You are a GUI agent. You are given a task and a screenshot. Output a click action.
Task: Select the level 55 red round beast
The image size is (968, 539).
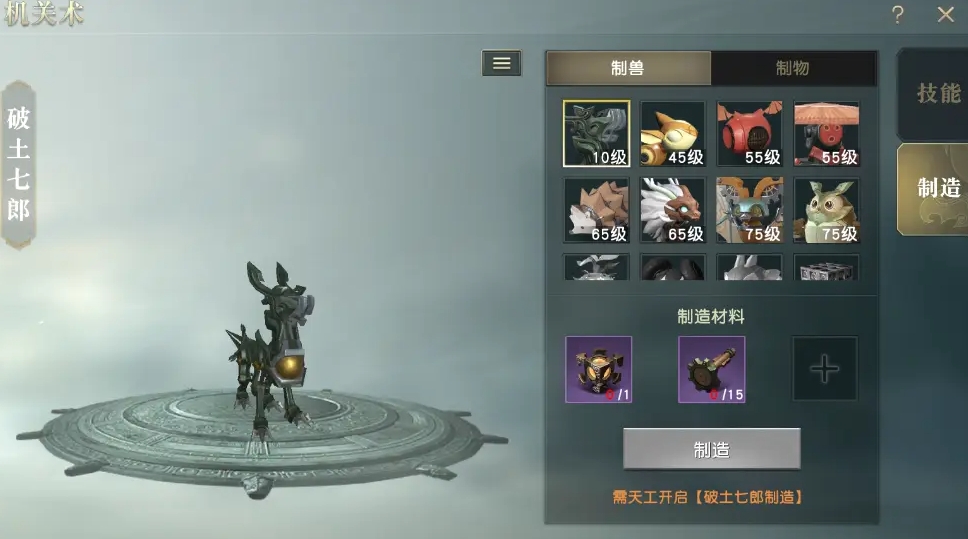750,133
